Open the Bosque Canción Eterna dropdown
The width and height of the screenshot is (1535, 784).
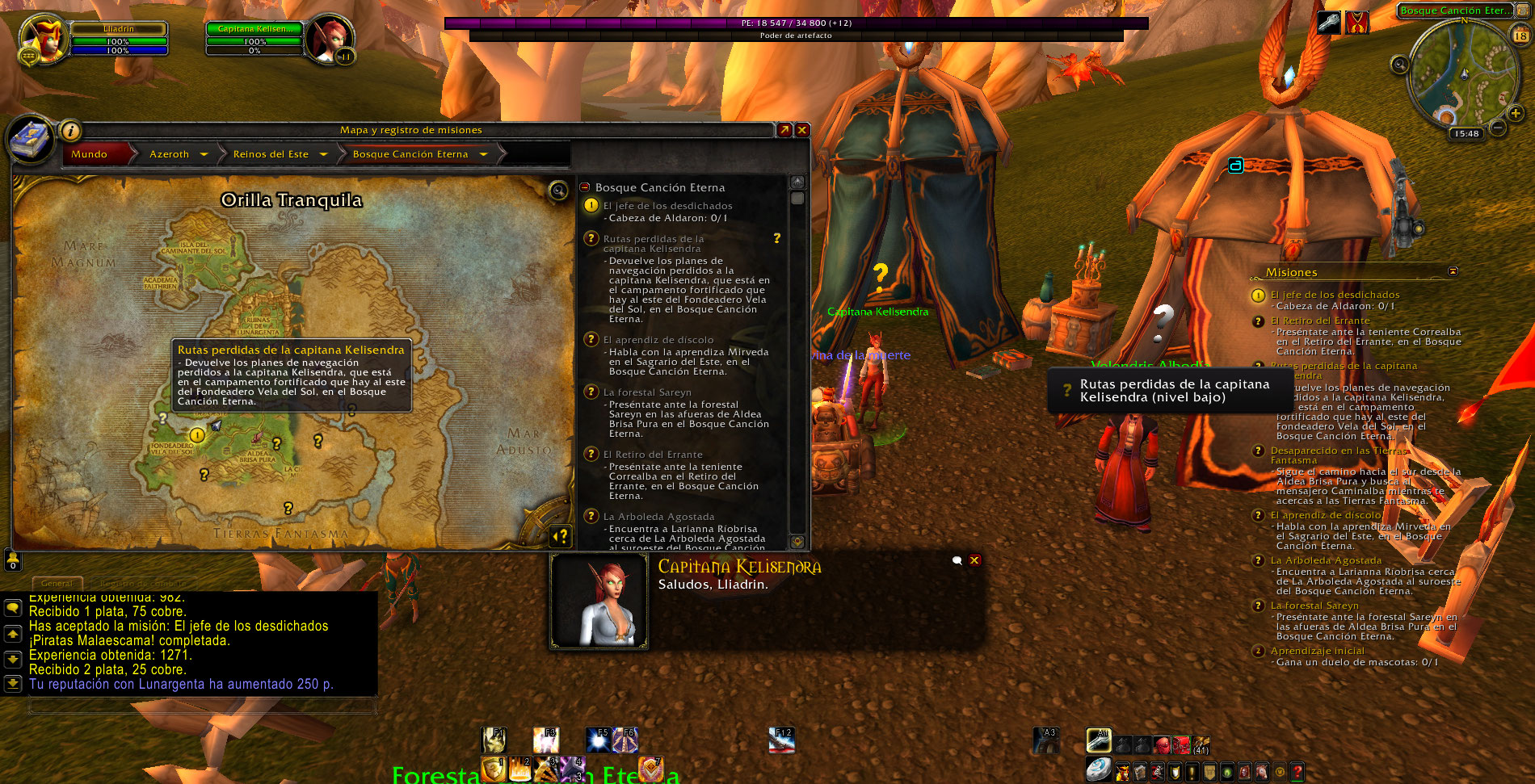[483, 154]
